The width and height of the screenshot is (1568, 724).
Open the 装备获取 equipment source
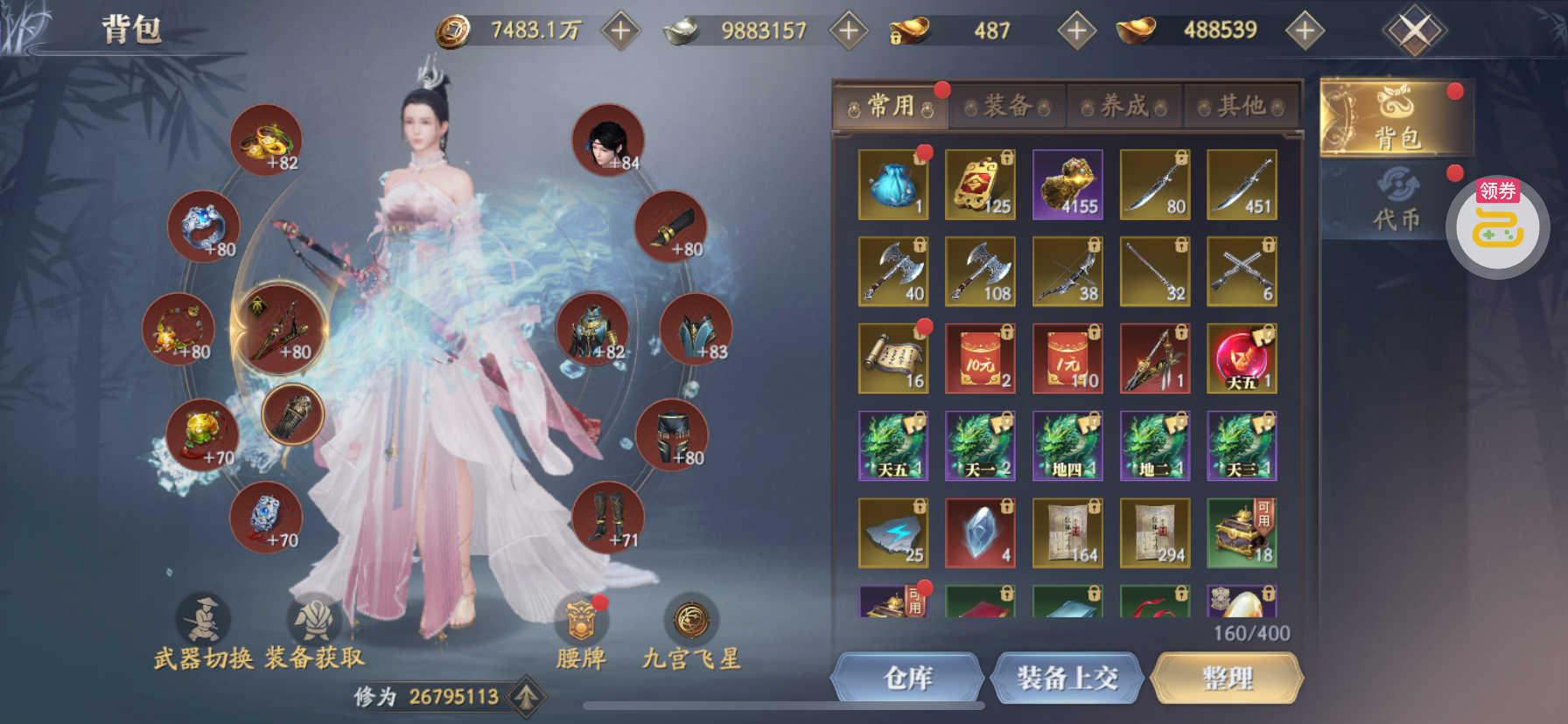coord(314,631)
